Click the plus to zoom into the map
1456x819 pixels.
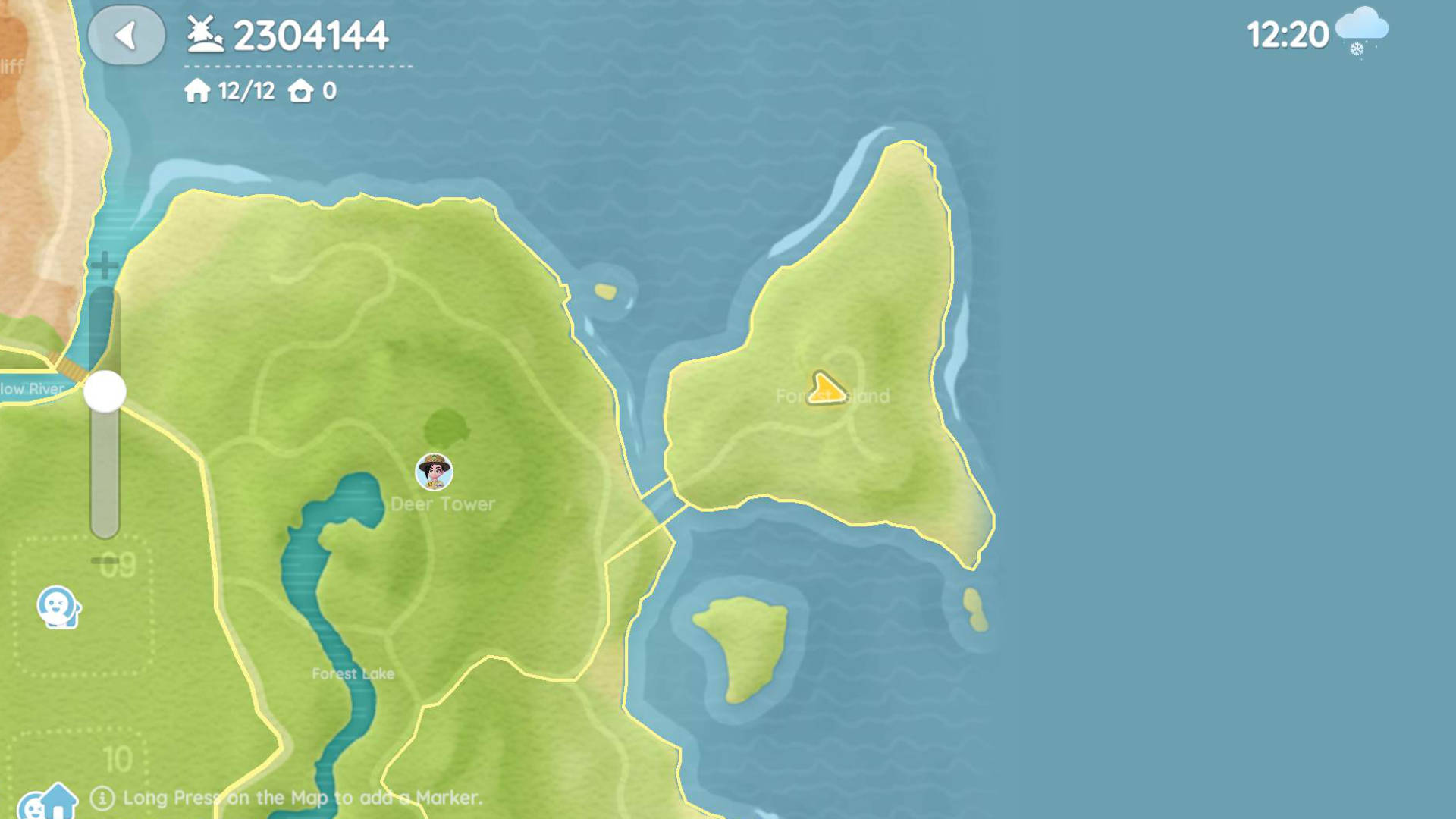[x=103, y=265]
